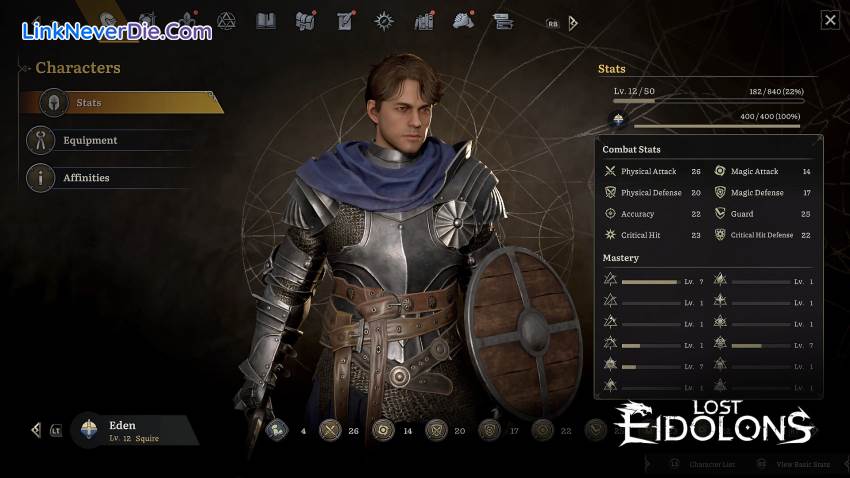Image resolution: width=850 pixels, height=478 pixels.
Task: Open the book icon in the top bar
Action: (265, 20)
